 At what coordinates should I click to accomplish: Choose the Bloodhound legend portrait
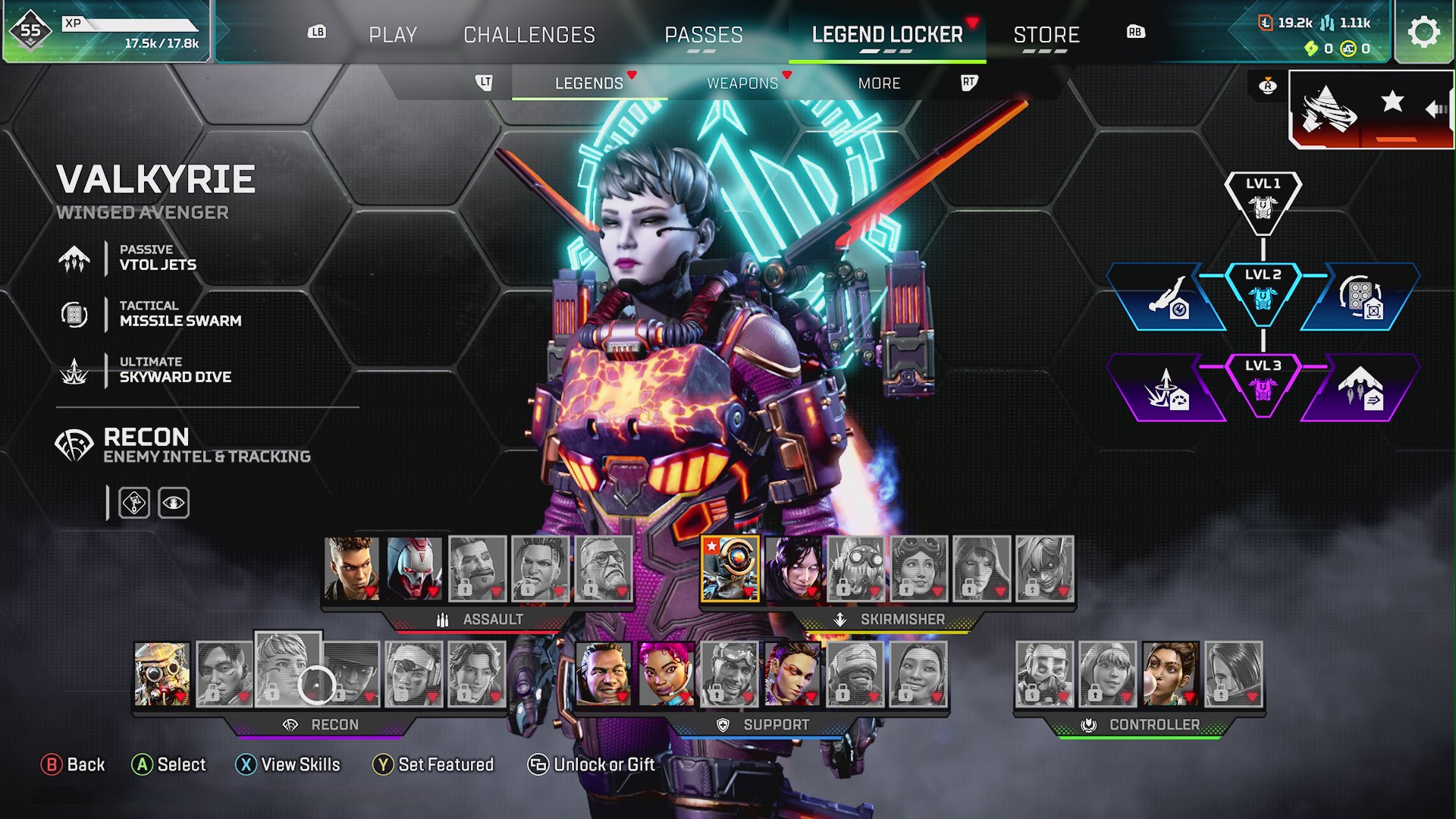(162, 674)
